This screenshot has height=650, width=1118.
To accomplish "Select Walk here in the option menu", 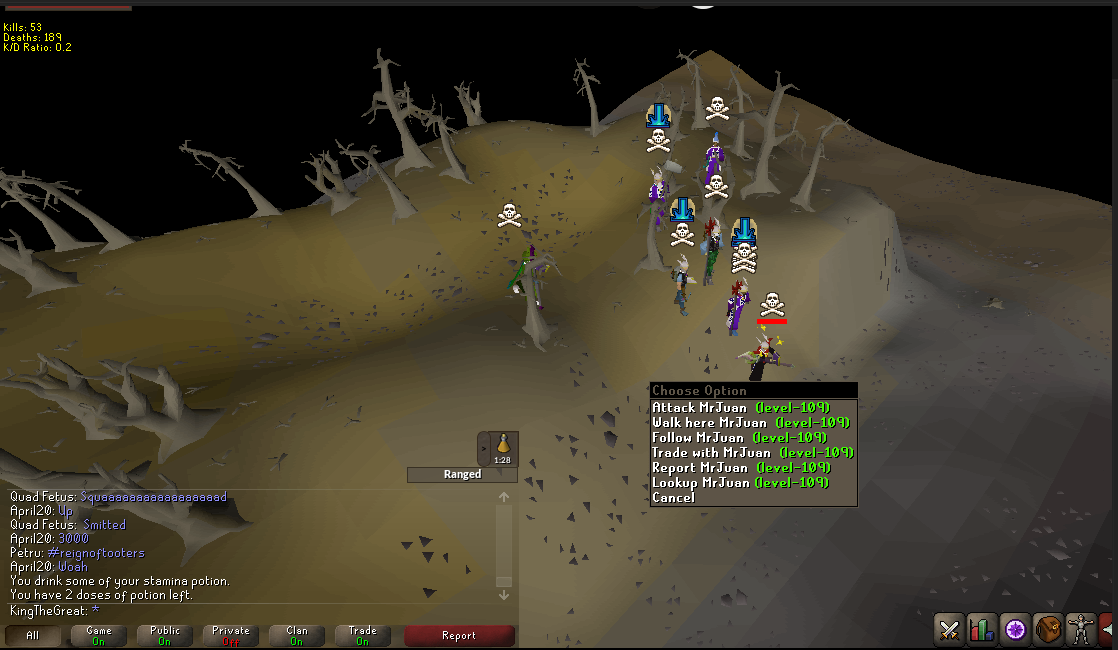I will coord(750,423).
